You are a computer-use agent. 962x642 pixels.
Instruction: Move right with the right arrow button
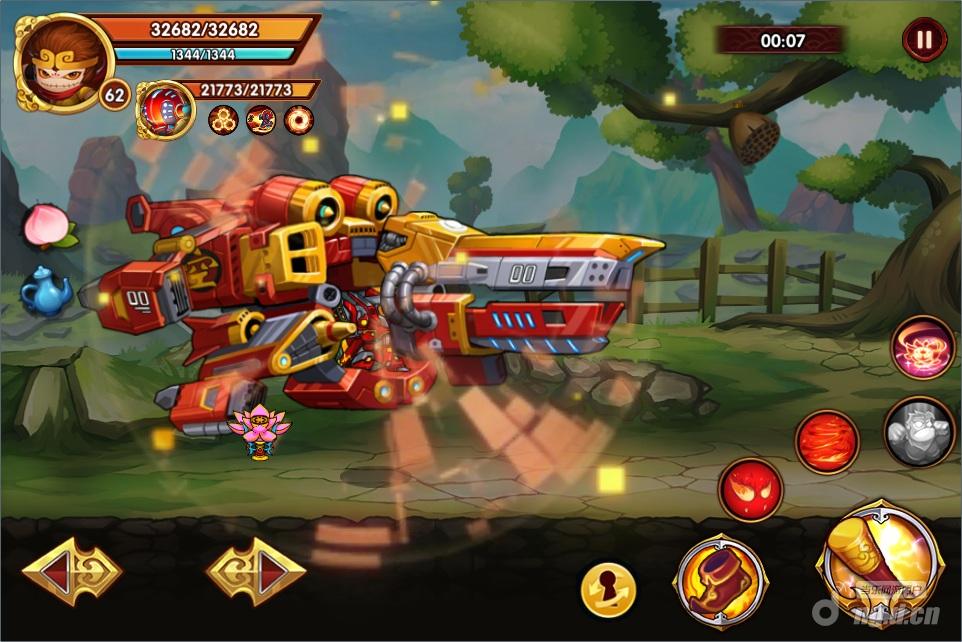tap(256, 573)
